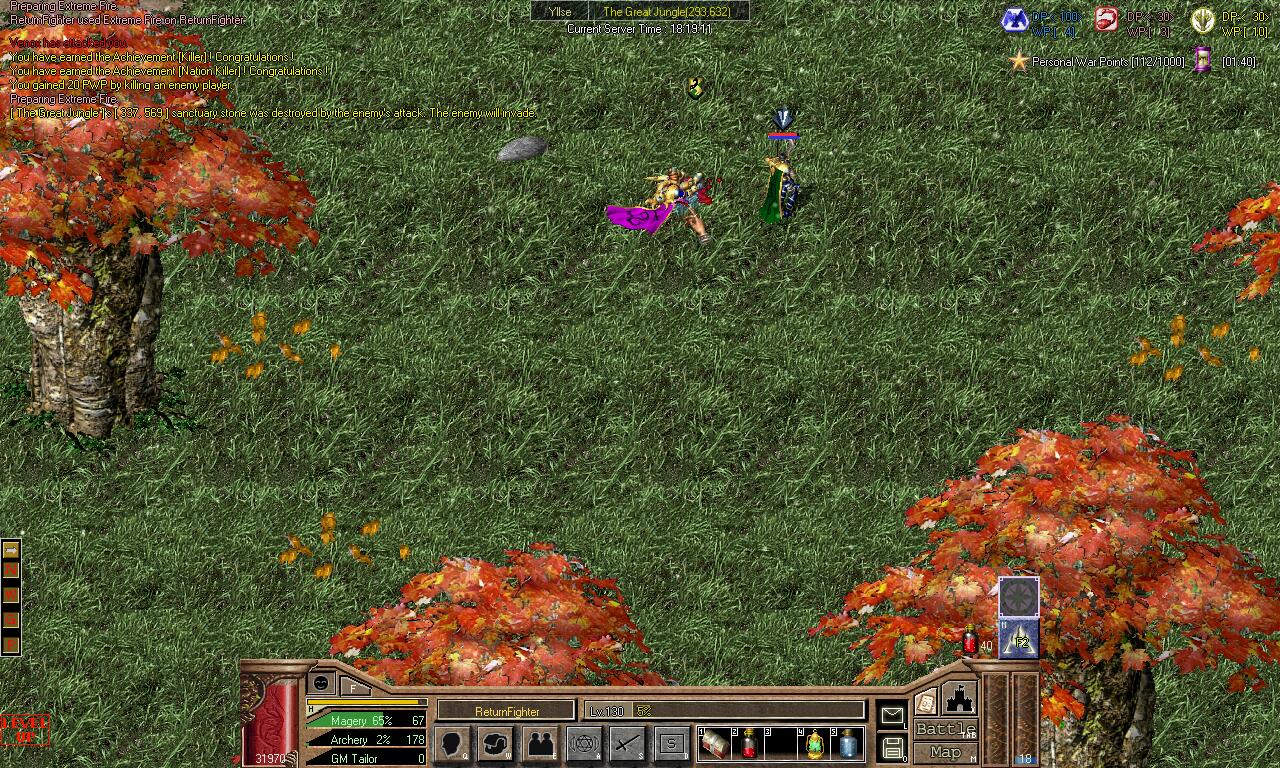The image size is (1280, 768).
Task: Click the floppy disk save icon
Action: 891,747
